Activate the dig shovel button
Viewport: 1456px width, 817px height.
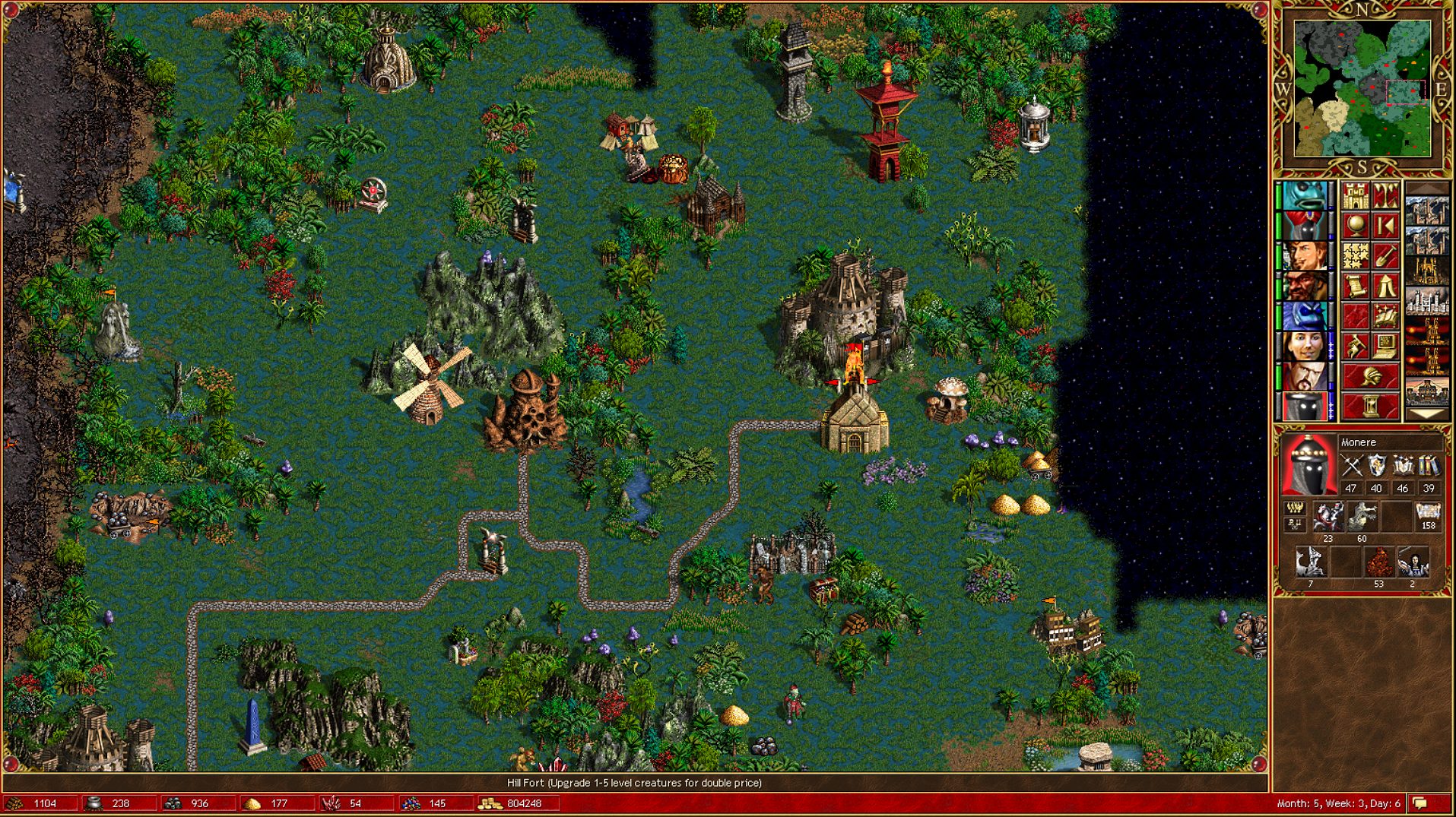point(1385,256)
